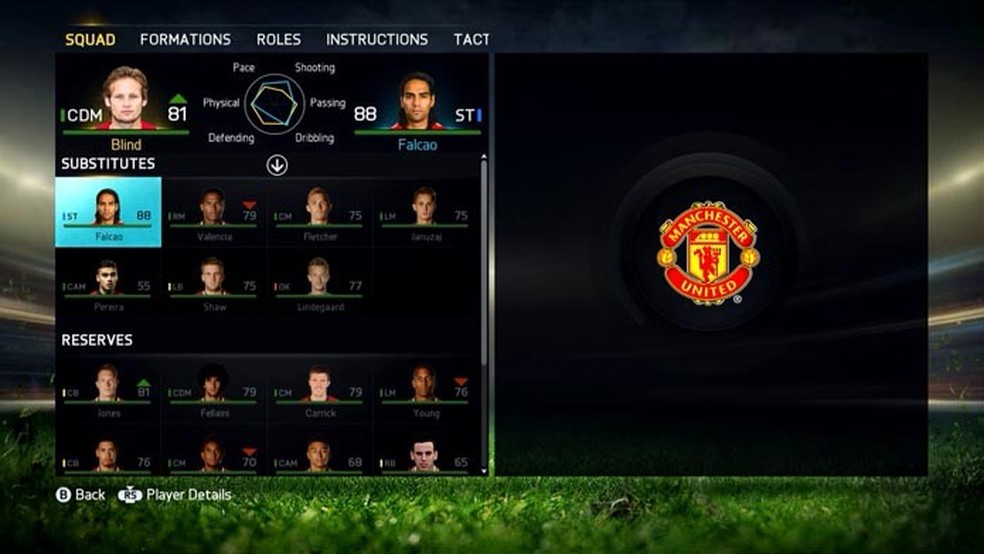Viewport: 984px width, 554px height.
Task: Pick Fletcher in the substitutes list
Action: [x=321, y=212]
